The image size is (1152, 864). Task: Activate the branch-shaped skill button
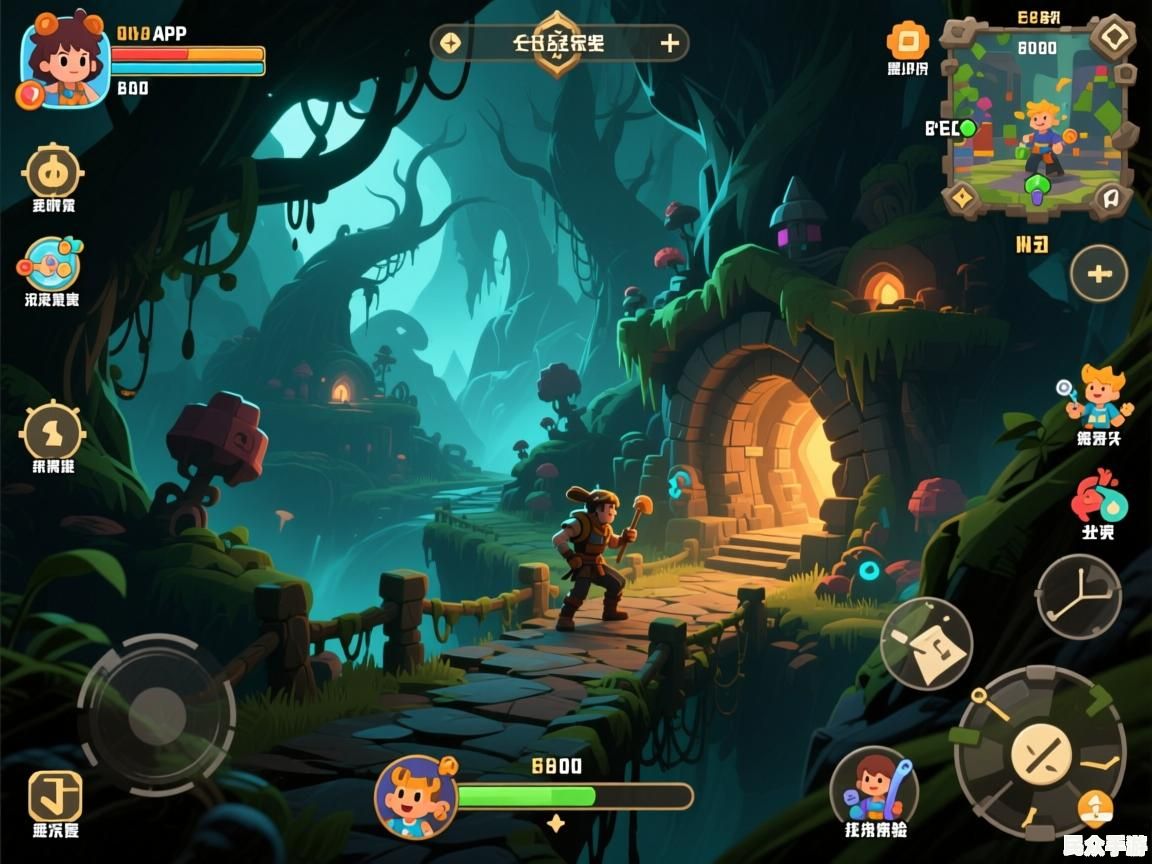pos(1078,596)
